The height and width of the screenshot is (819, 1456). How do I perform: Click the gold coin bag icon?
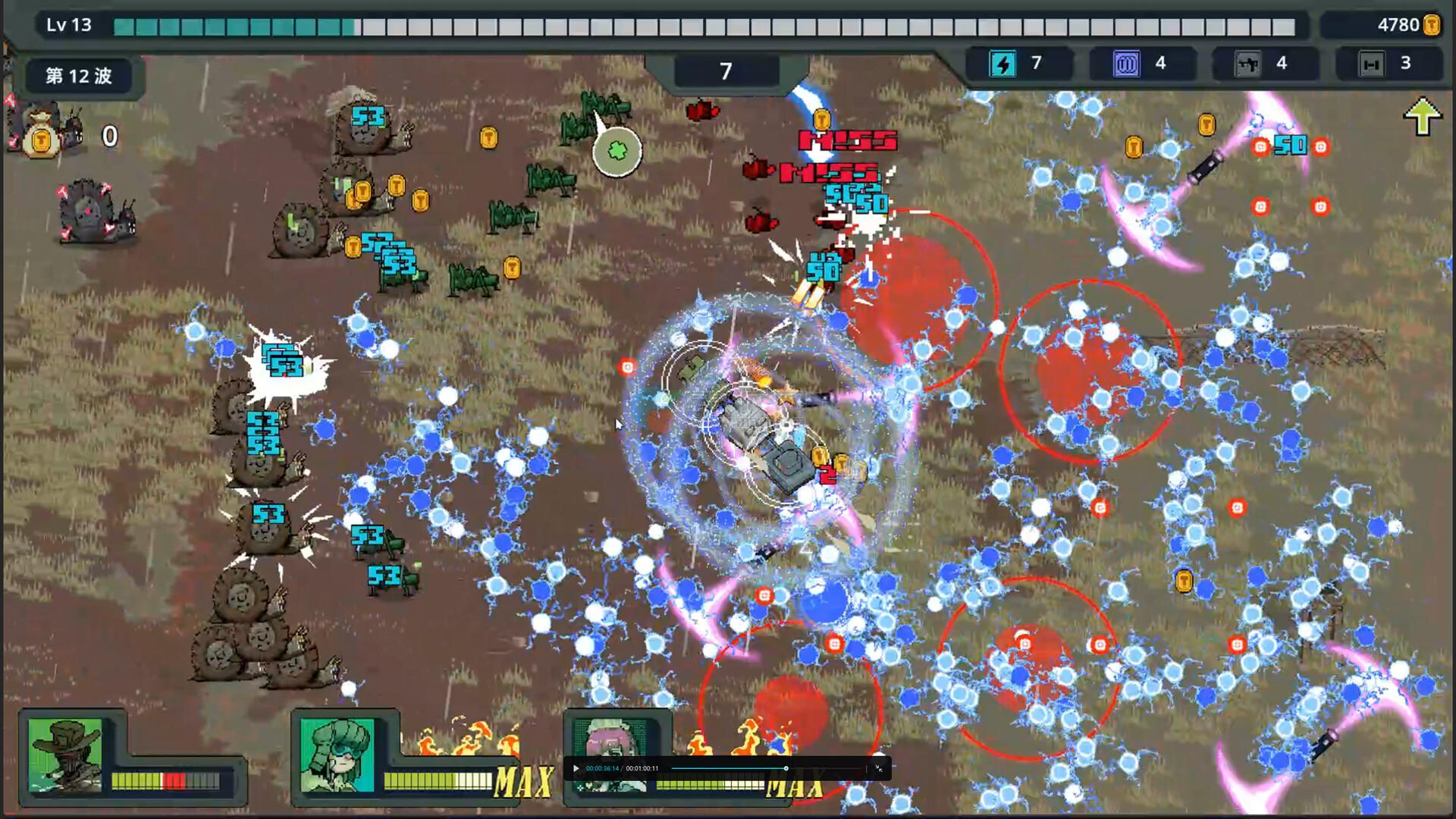tap(41, 140)
